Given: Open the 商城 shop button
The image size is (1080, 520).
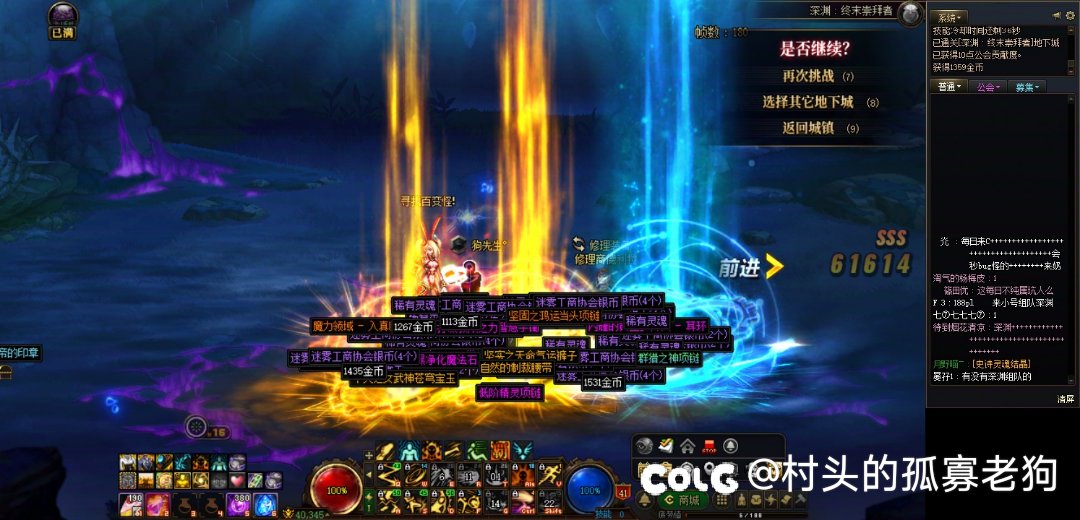Looking at the screenshot, I should (x=683, y=500).
